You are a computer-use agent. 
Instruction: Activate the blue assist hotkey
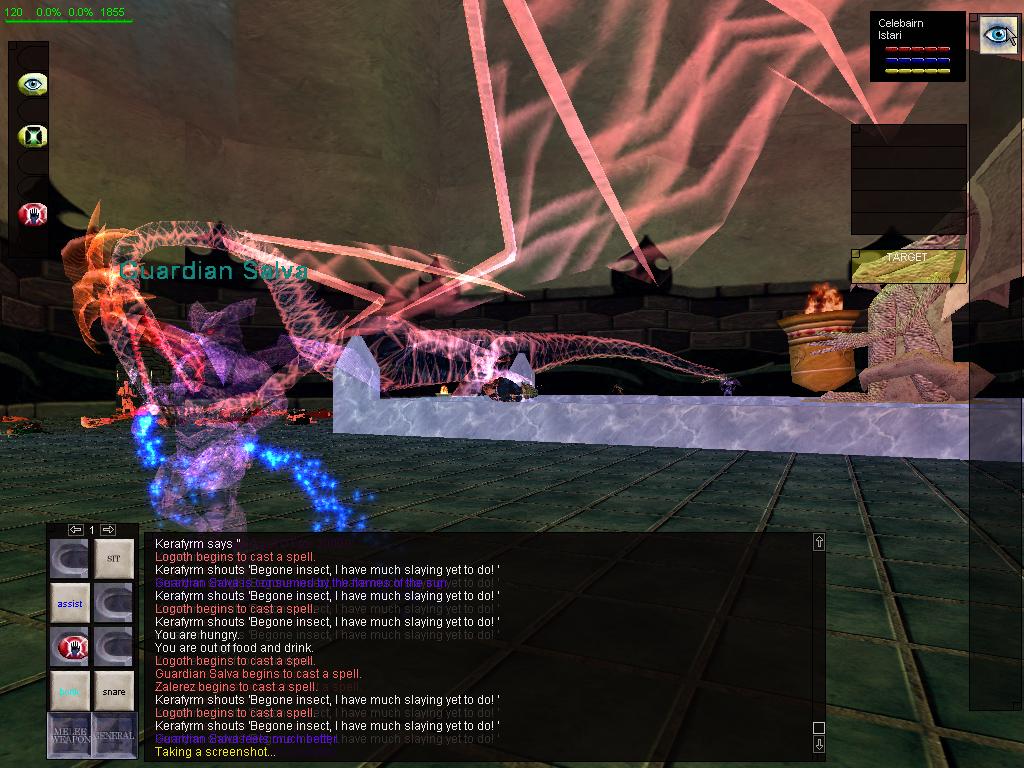click(70, 603)
